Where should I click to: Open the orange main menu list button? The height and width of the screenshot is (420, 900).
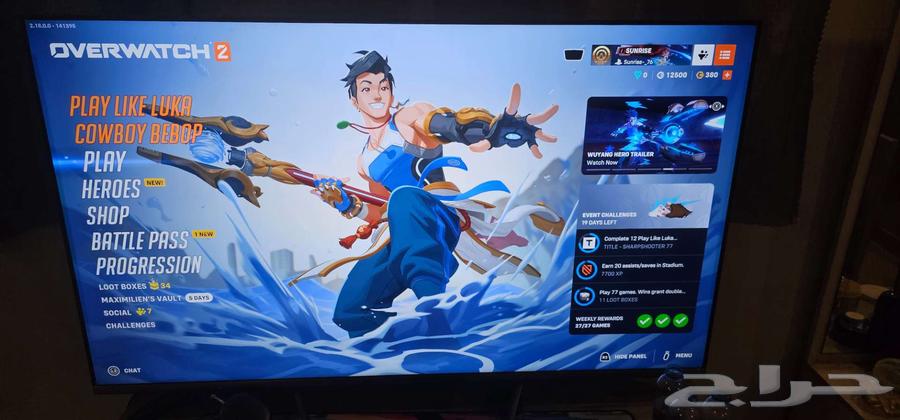pos(725,55)
